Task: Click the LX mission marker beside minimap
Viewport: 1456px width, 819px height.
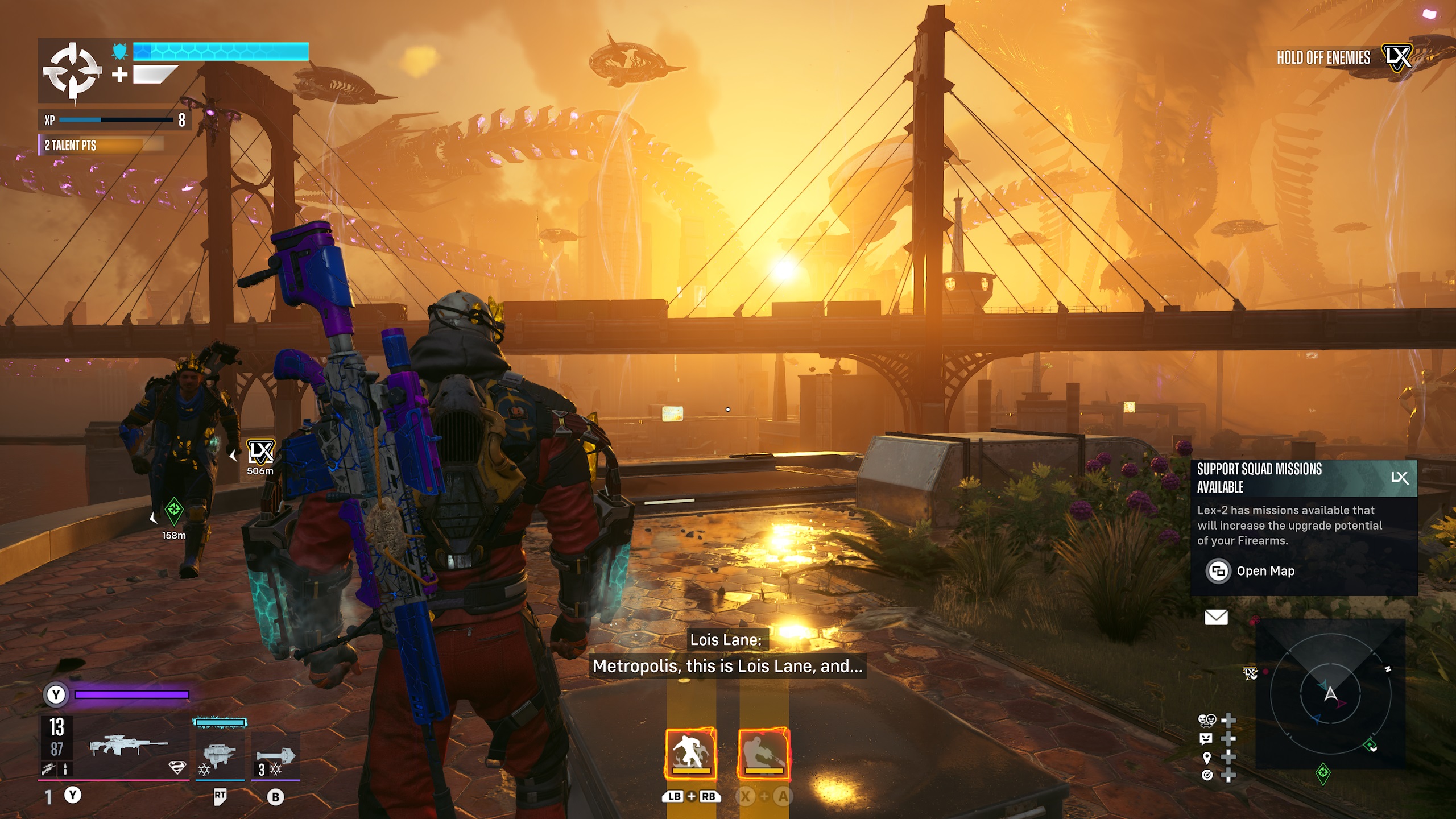Action: tap(1250, 673)
